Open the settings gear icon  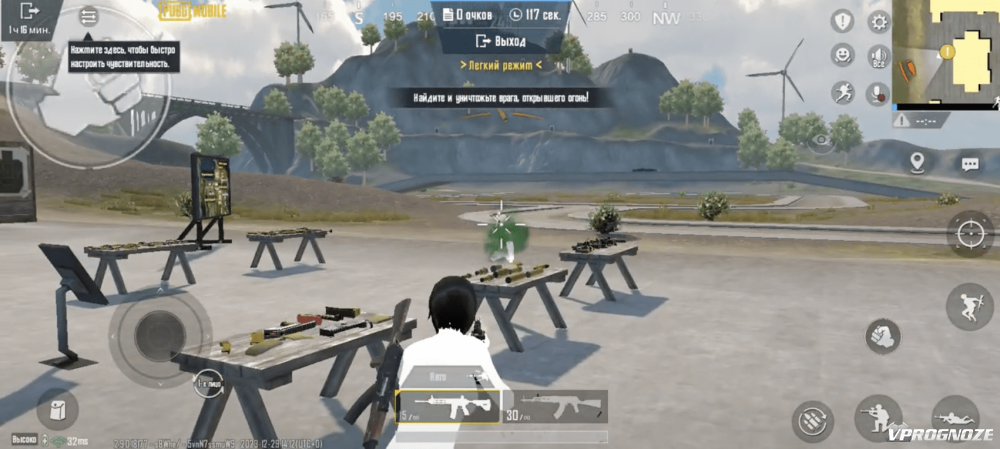pos(879,22)
